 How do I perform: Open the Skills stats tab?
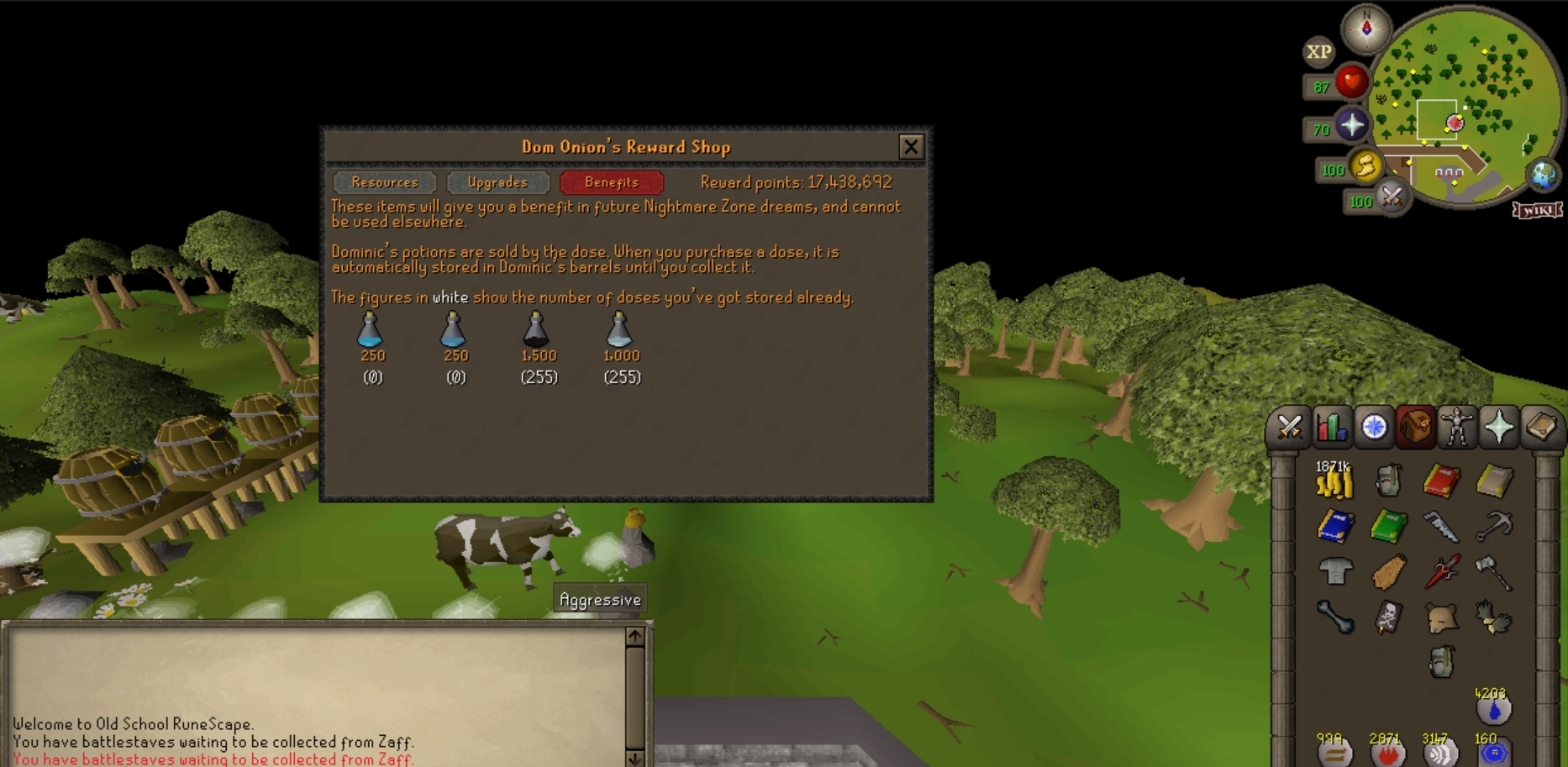1332,428
